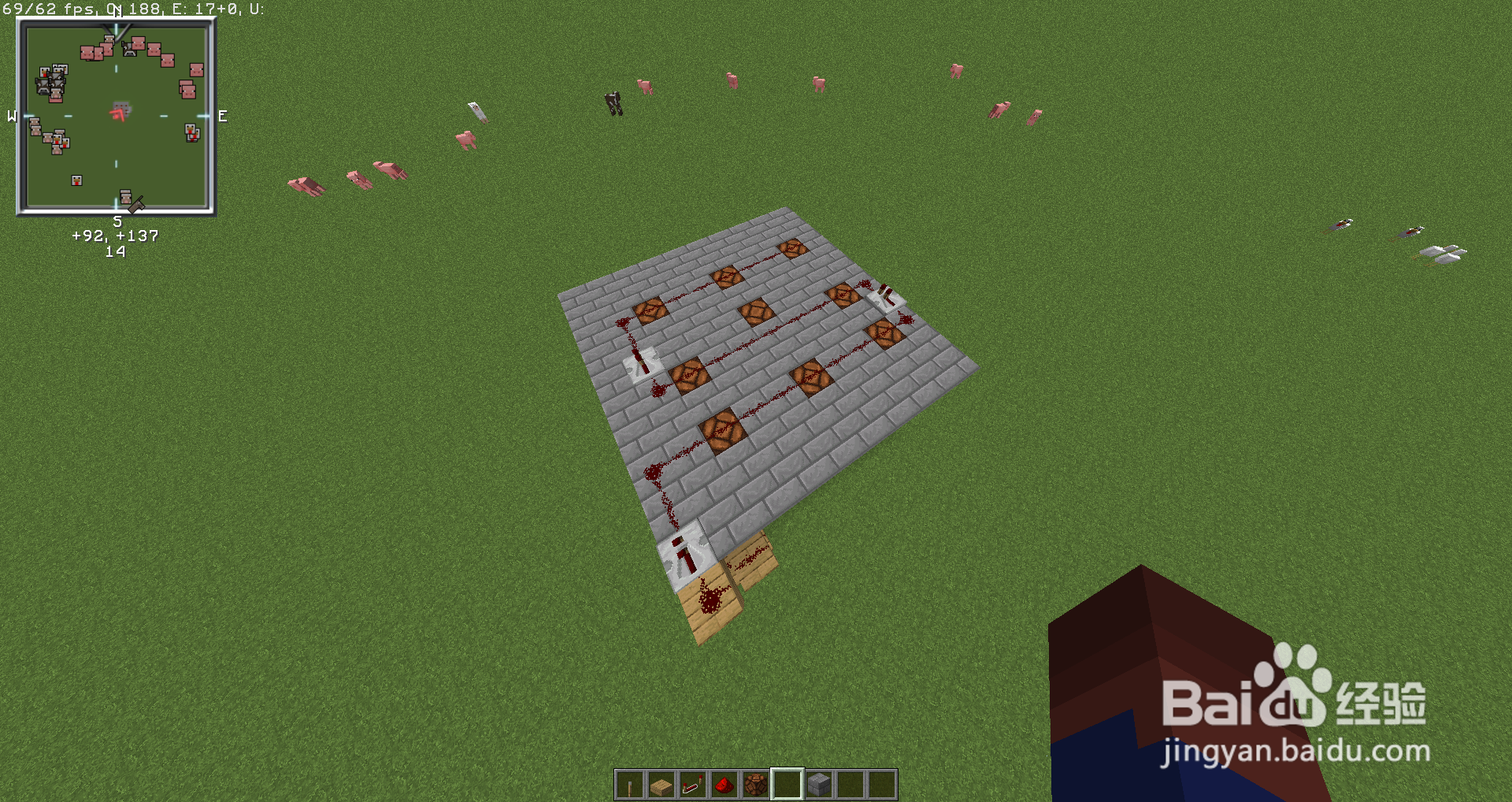1512x802 pixels.
Task: Click the horse icon at the minimap's bottom edge
Action: point(135,205)
